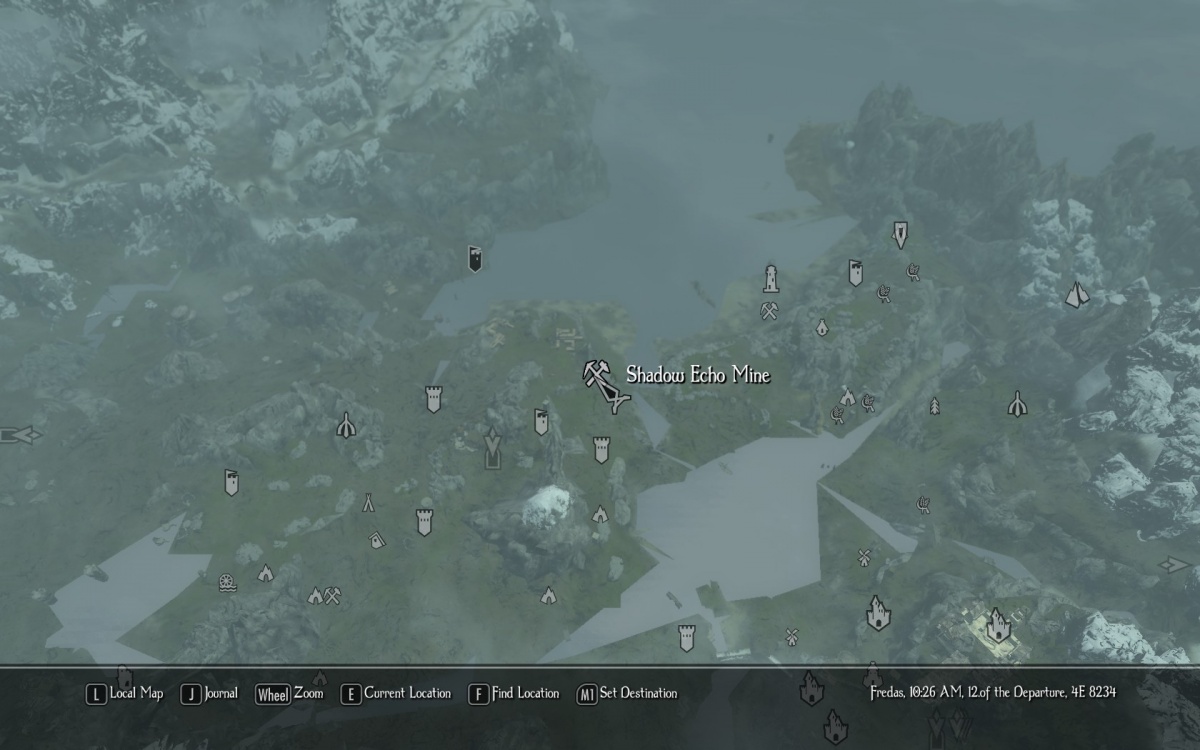This screenshot has height=750, width=1200.
Task: Open the Local Map view
Action: [x=126, y=694]
